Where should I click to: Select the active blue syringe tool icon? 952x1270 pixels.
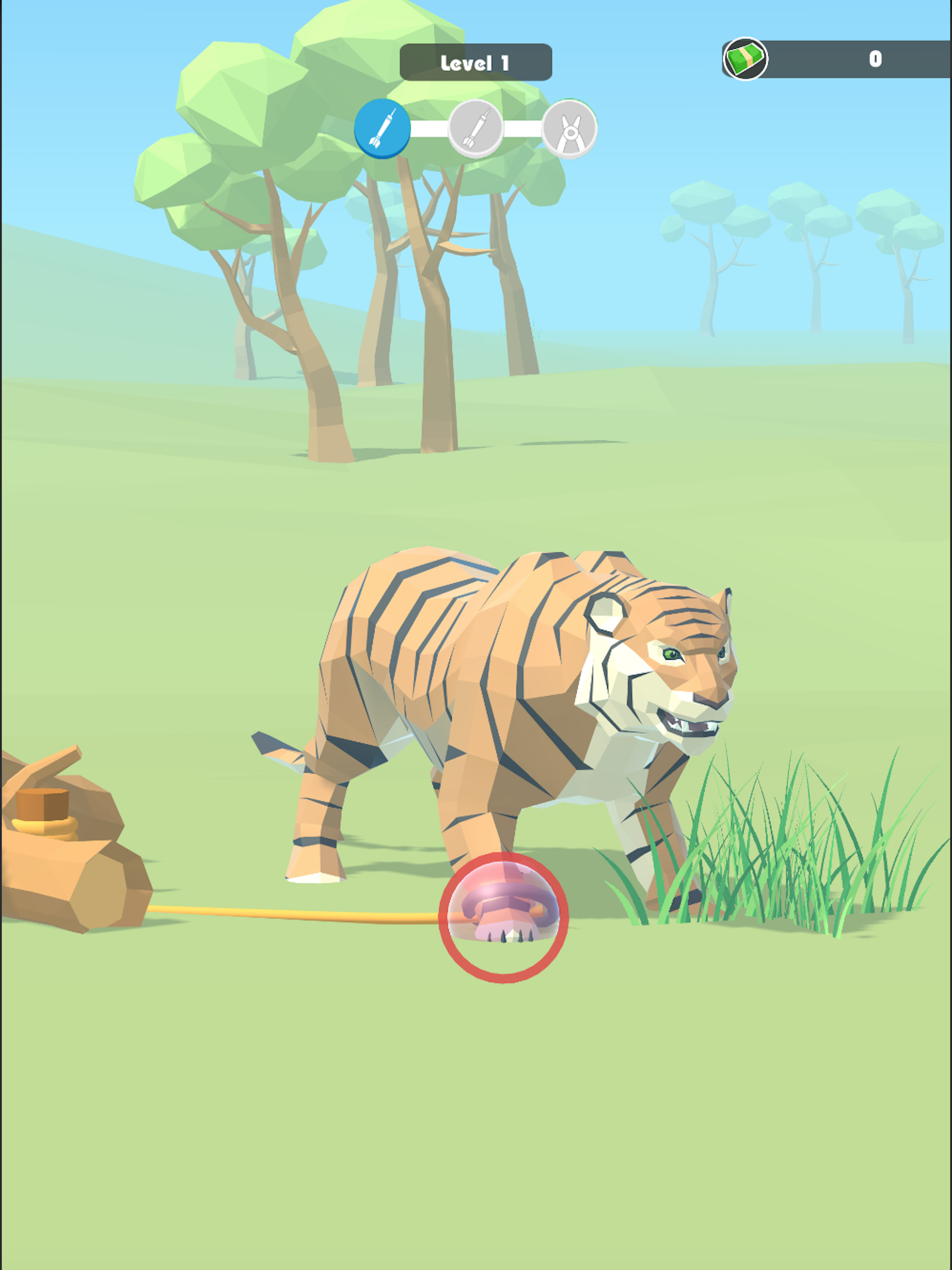383,129
